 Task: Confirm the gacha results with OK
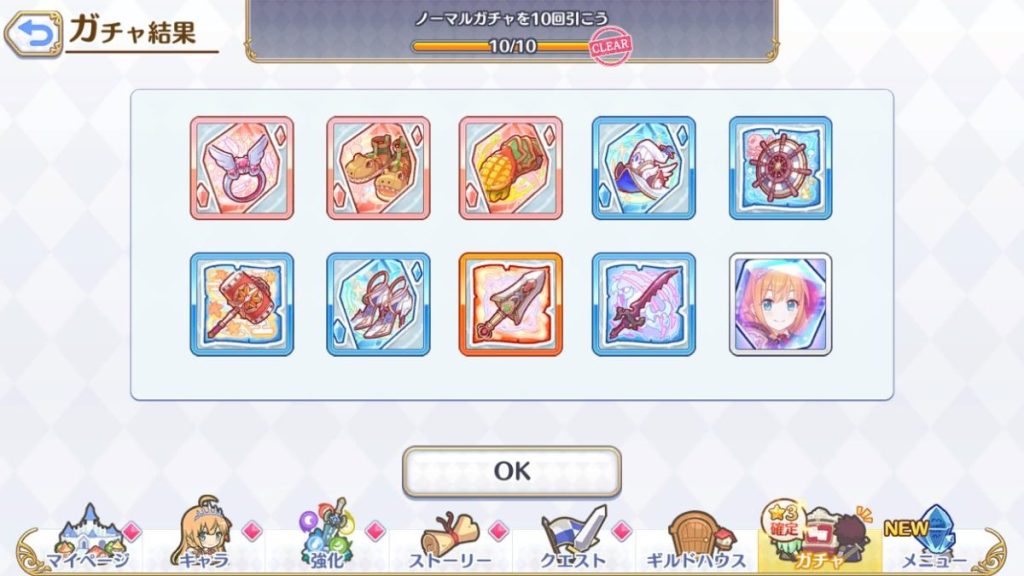[x=511, y=471]
